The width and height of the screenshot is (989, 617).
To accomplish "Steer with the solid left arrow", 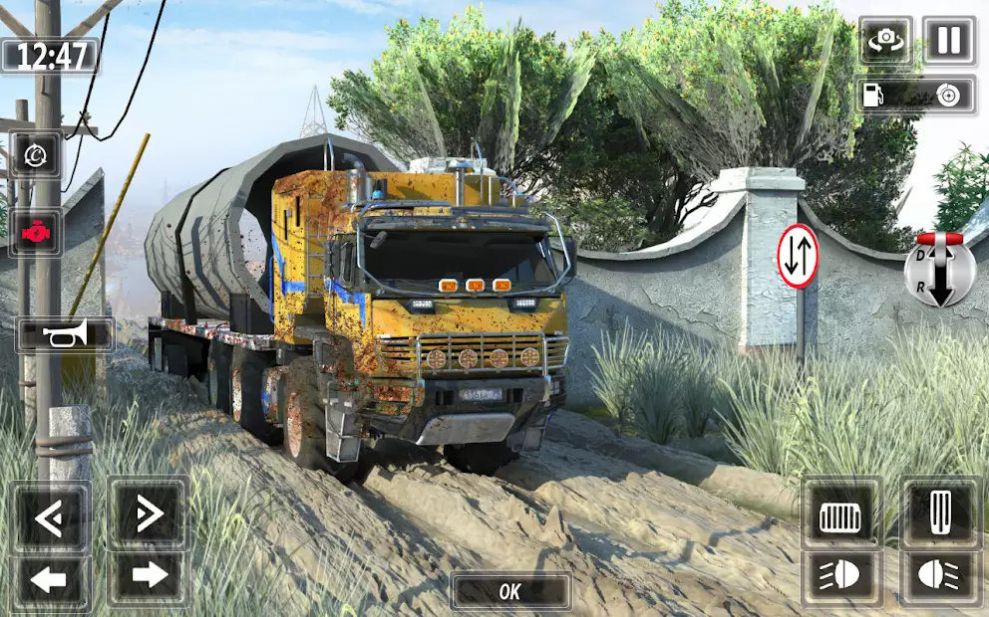I will coord(50,578).
